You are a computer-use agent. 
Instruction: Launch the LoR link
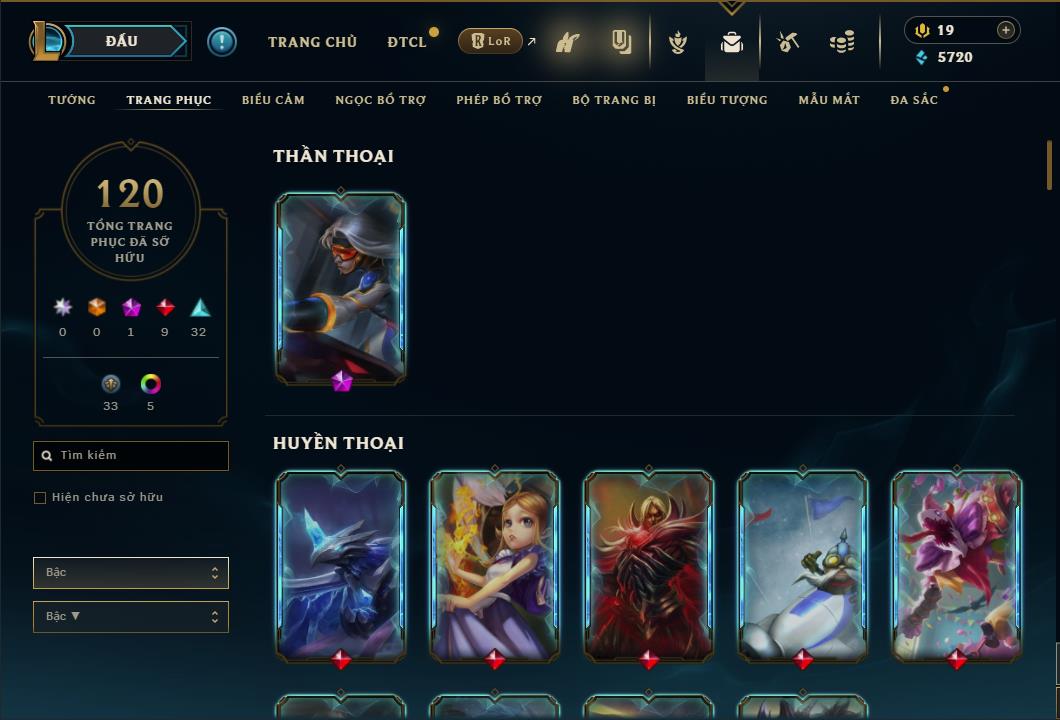490,42
